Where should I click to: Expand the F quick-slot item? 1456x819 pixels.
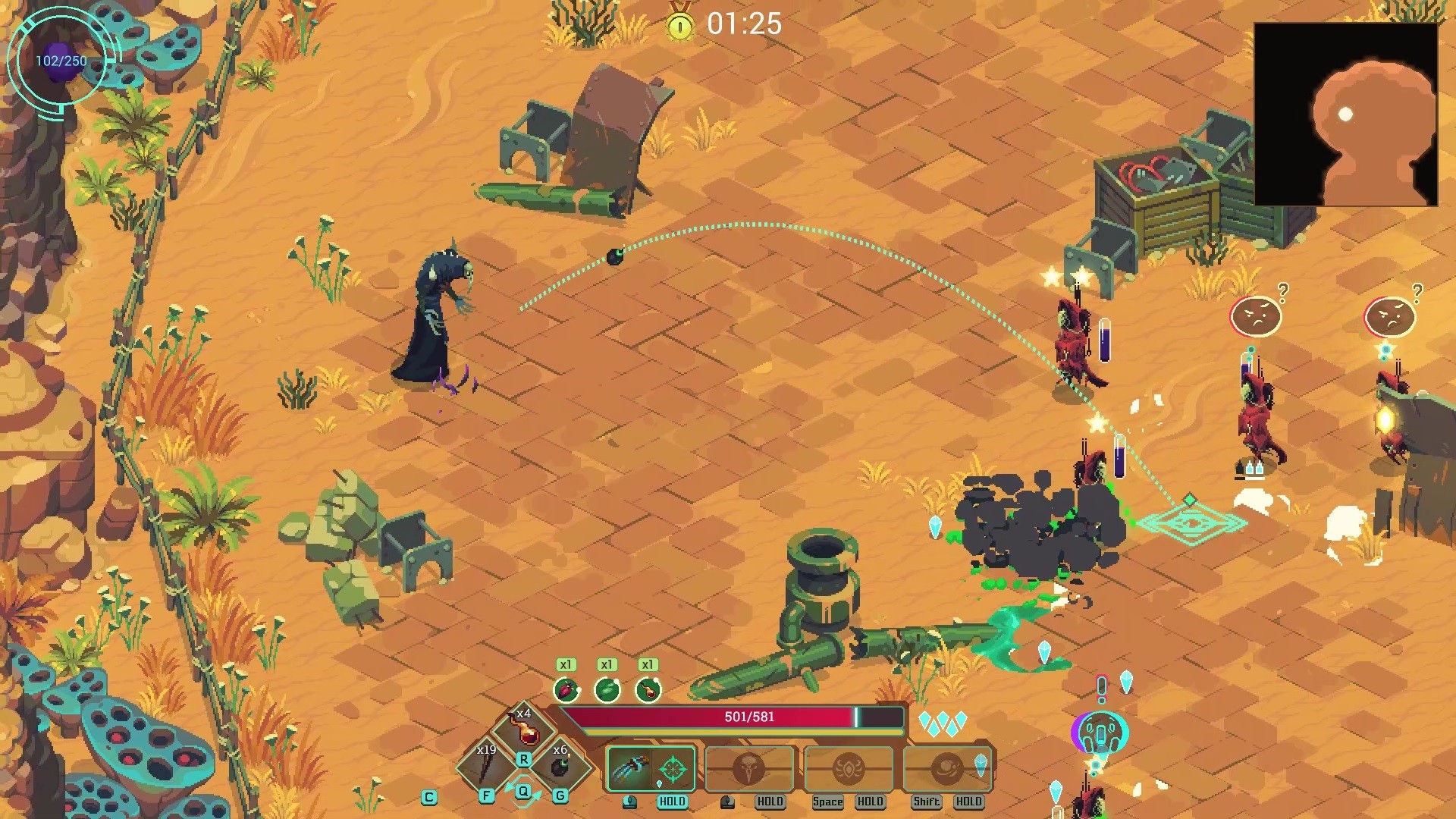click(x=486, y=797)
